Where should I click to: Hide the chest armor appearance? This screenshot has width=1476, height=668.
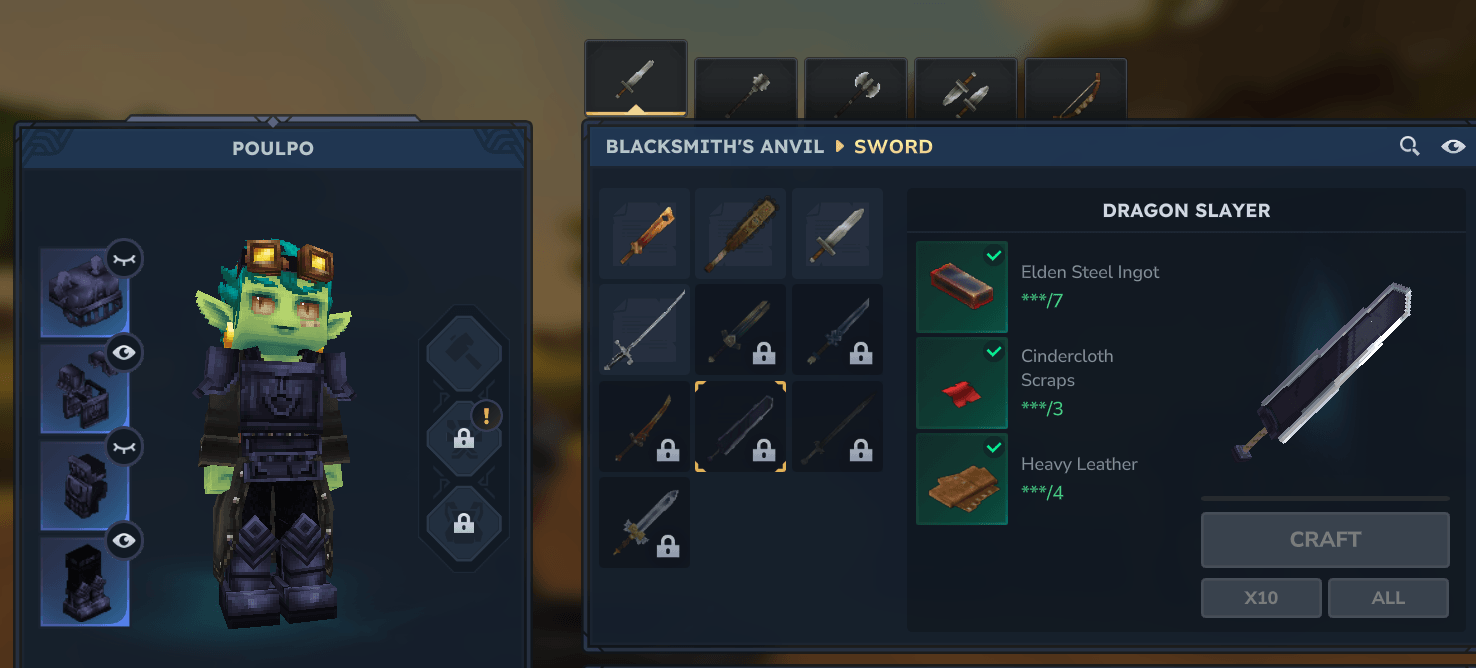[x=124, y=353]
